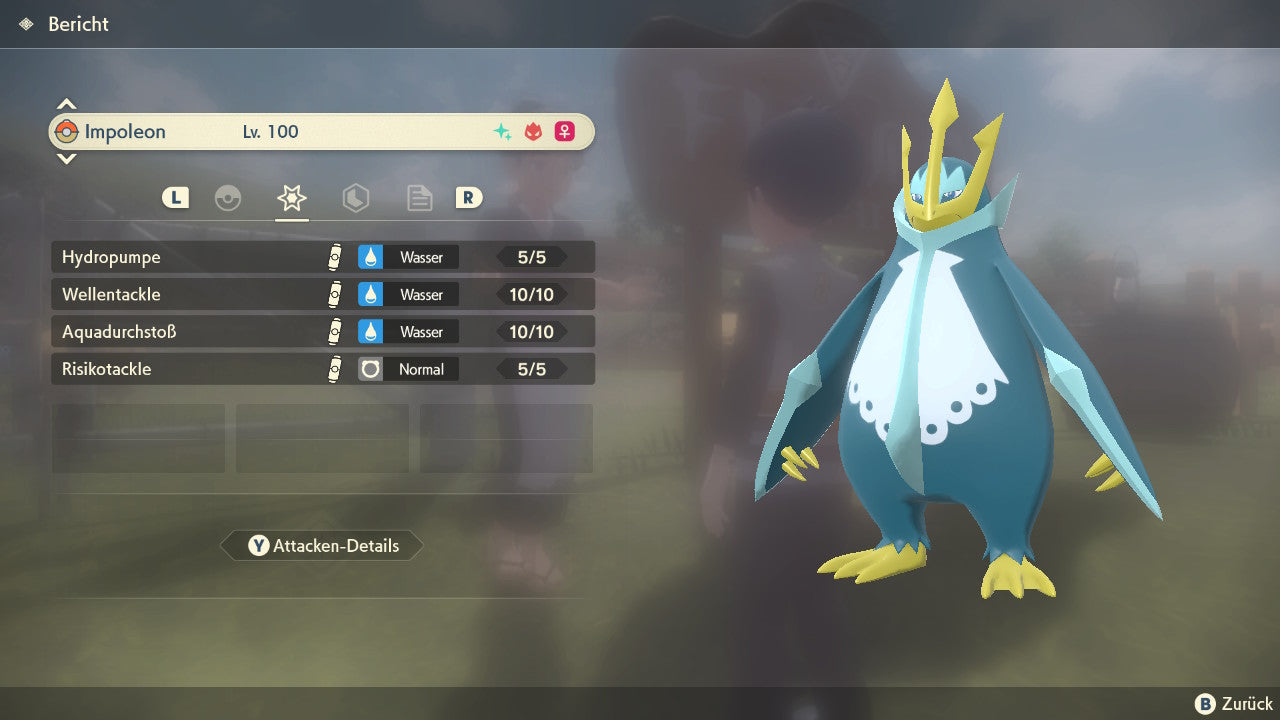
Task: Pick the Risikotackle move
Action: coord(322,369)
